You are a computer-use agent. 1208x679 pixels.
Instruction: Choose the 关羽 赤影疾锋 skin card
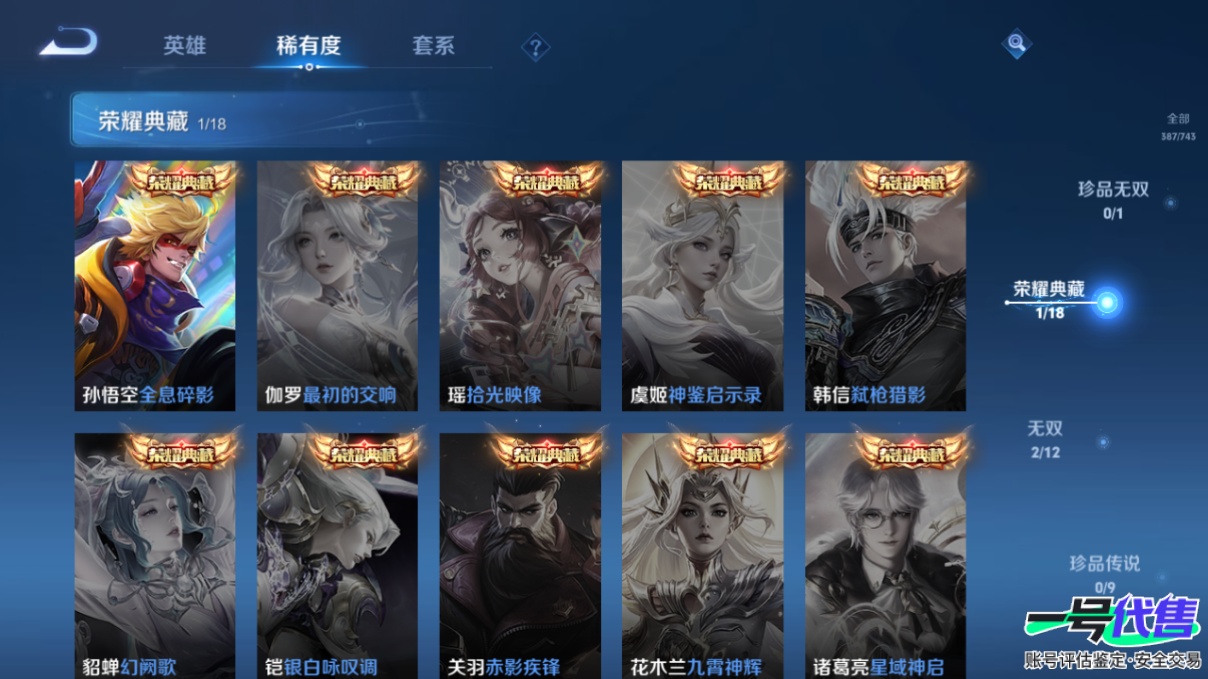point(520,556)
